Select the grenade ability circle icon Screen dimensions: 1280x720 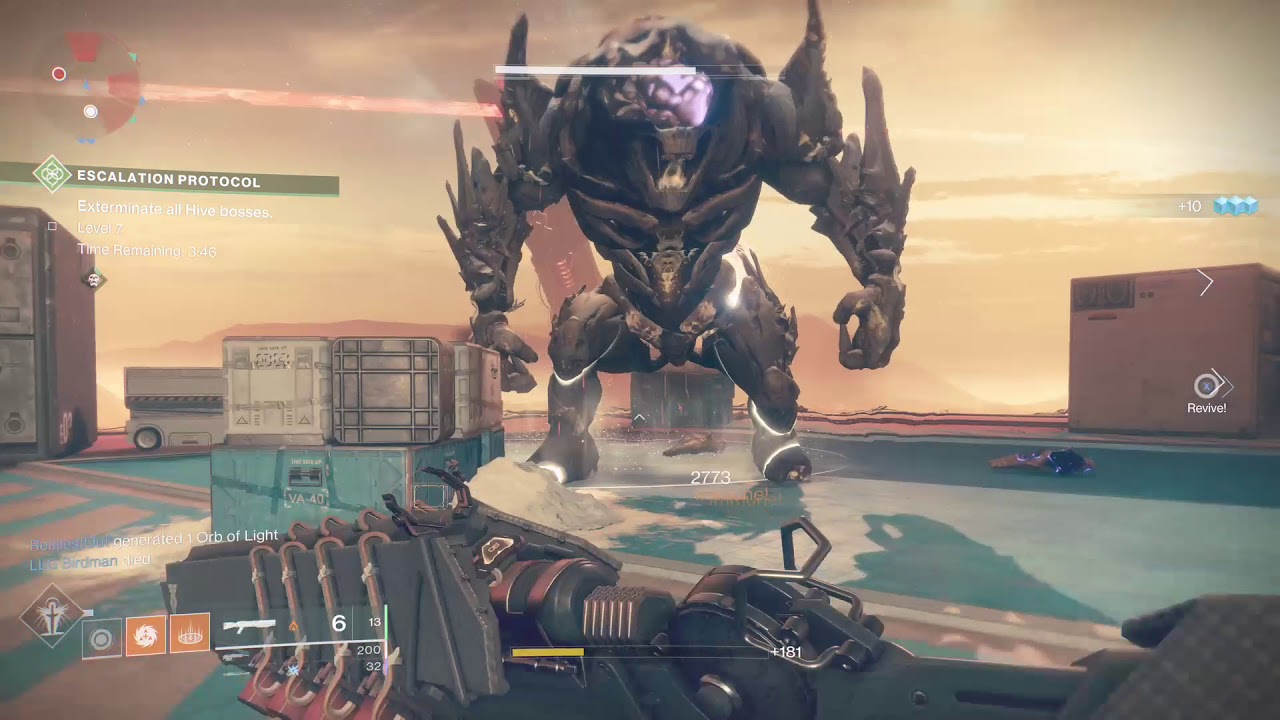101,637
